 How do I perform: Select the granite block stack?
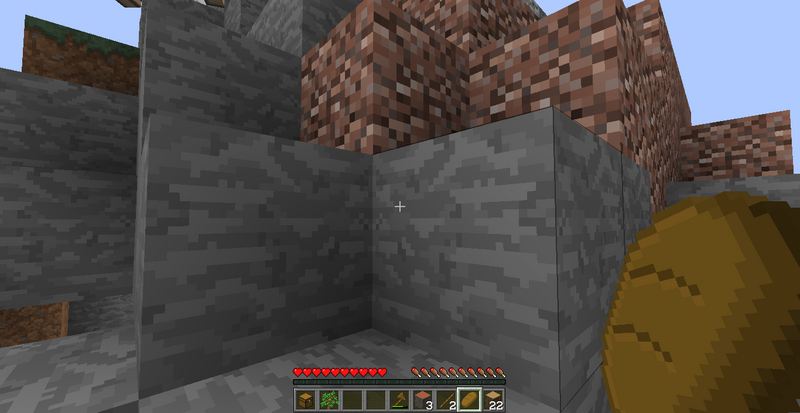[423, 401]
